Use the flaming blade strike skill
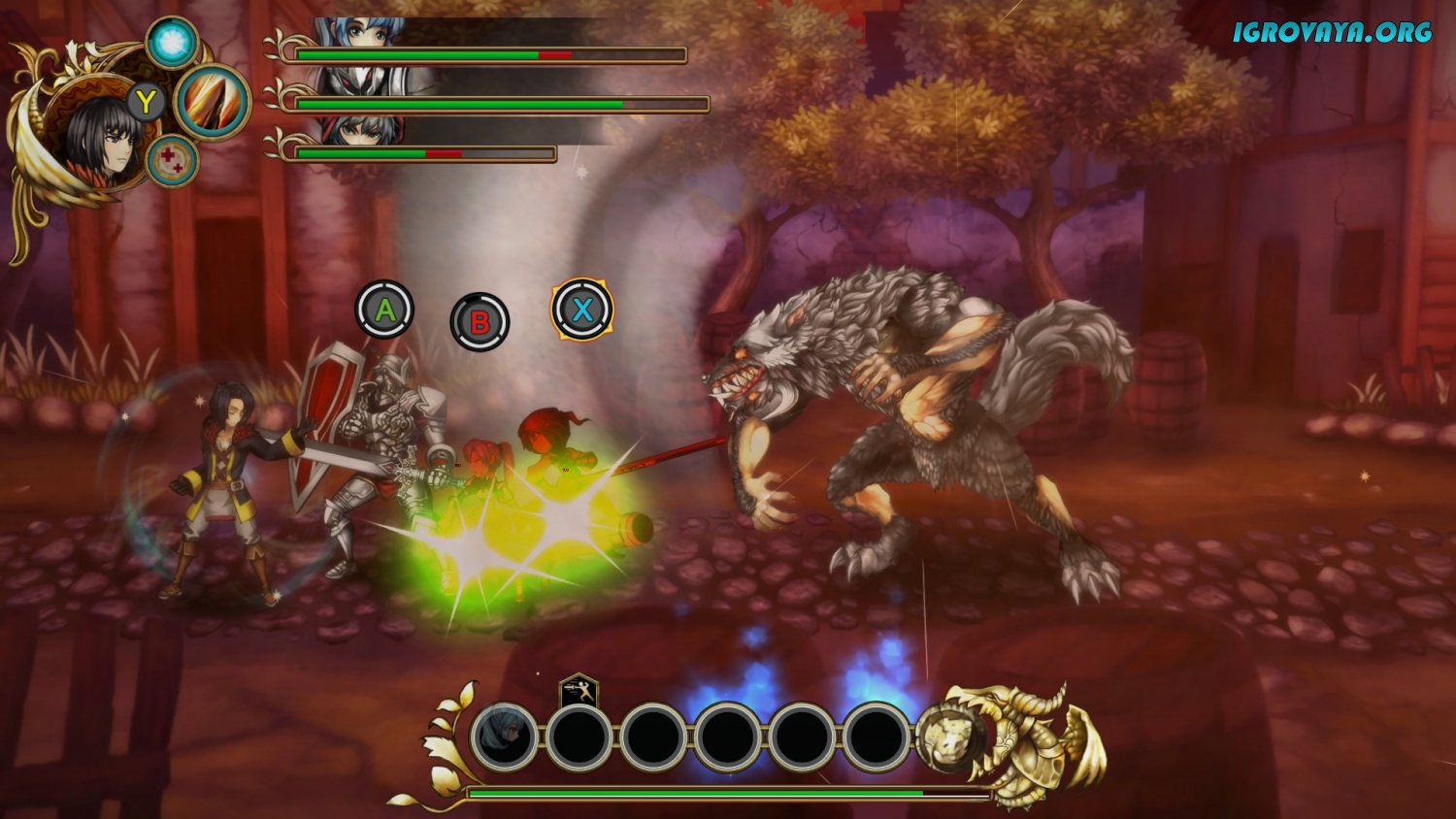 point(213,102)
